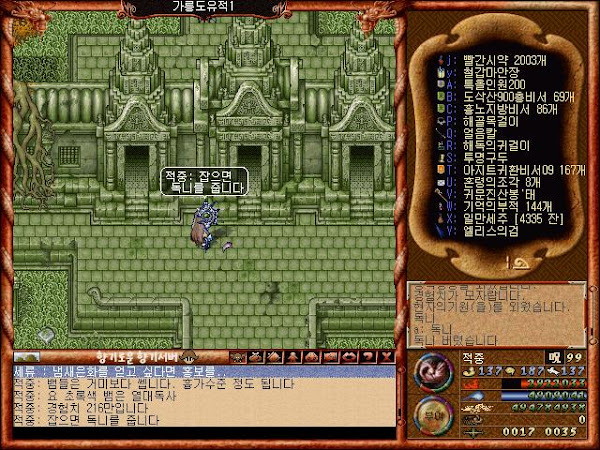600x450 pixels.
Task: Click the phoenix emblem orb button
Action: (x=431, y=370)
